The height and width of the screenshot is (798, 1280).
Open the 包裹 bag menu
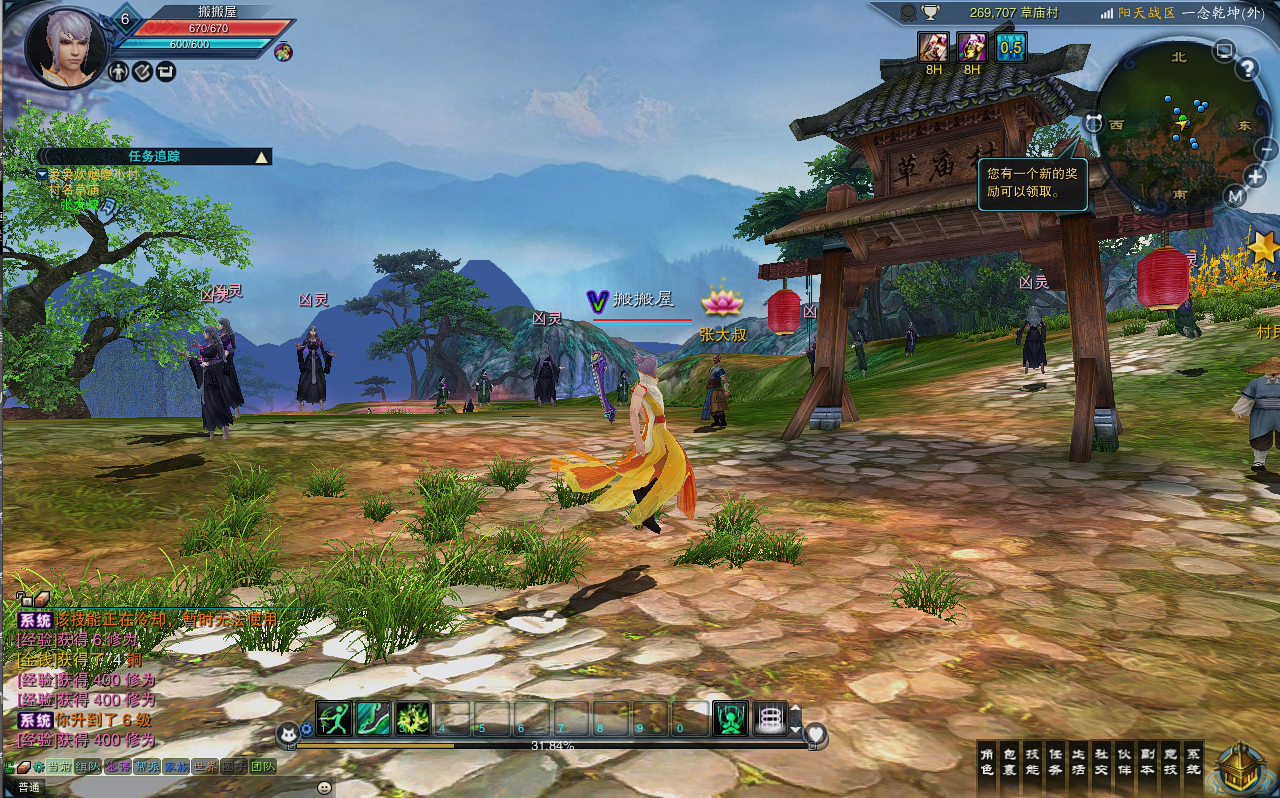click(x=1010, y=762)
